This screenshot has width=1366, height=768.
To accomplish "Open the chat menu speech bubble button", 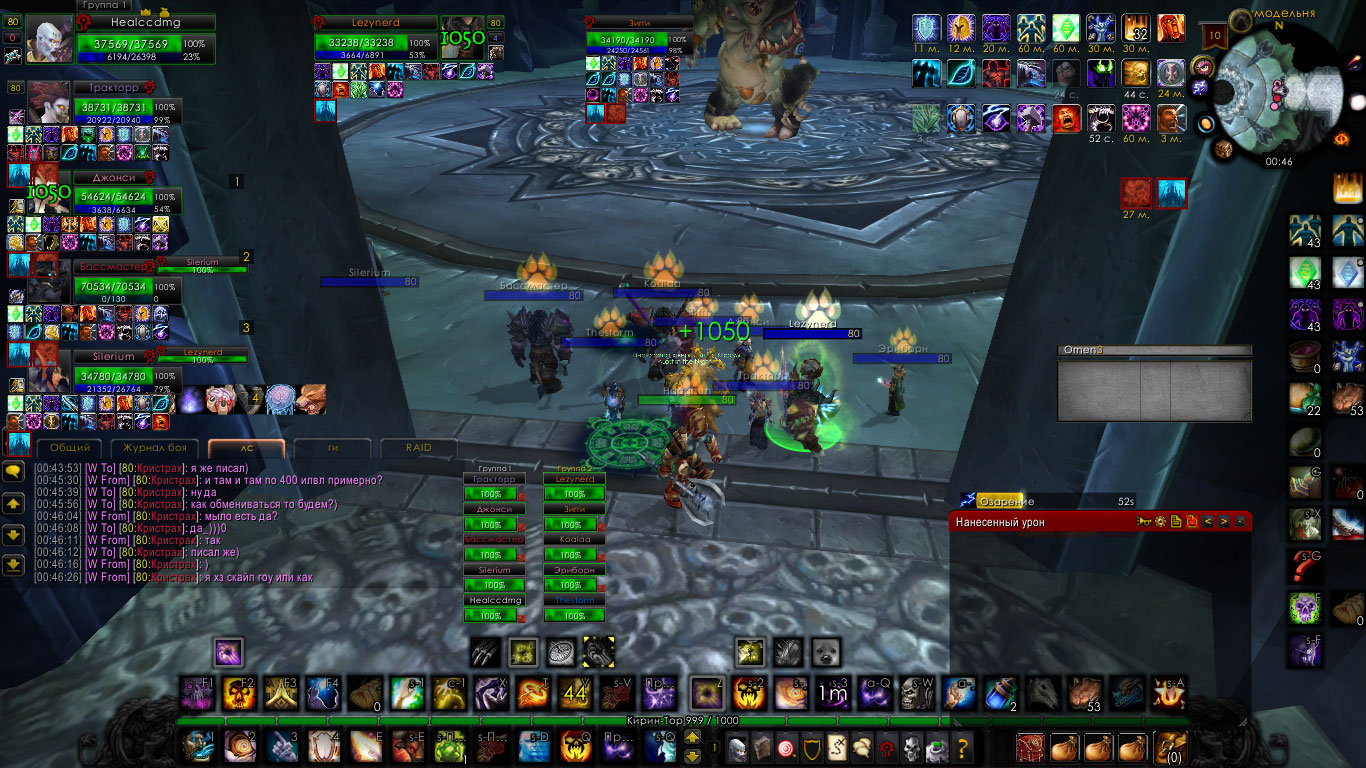I will coord(14,470).
